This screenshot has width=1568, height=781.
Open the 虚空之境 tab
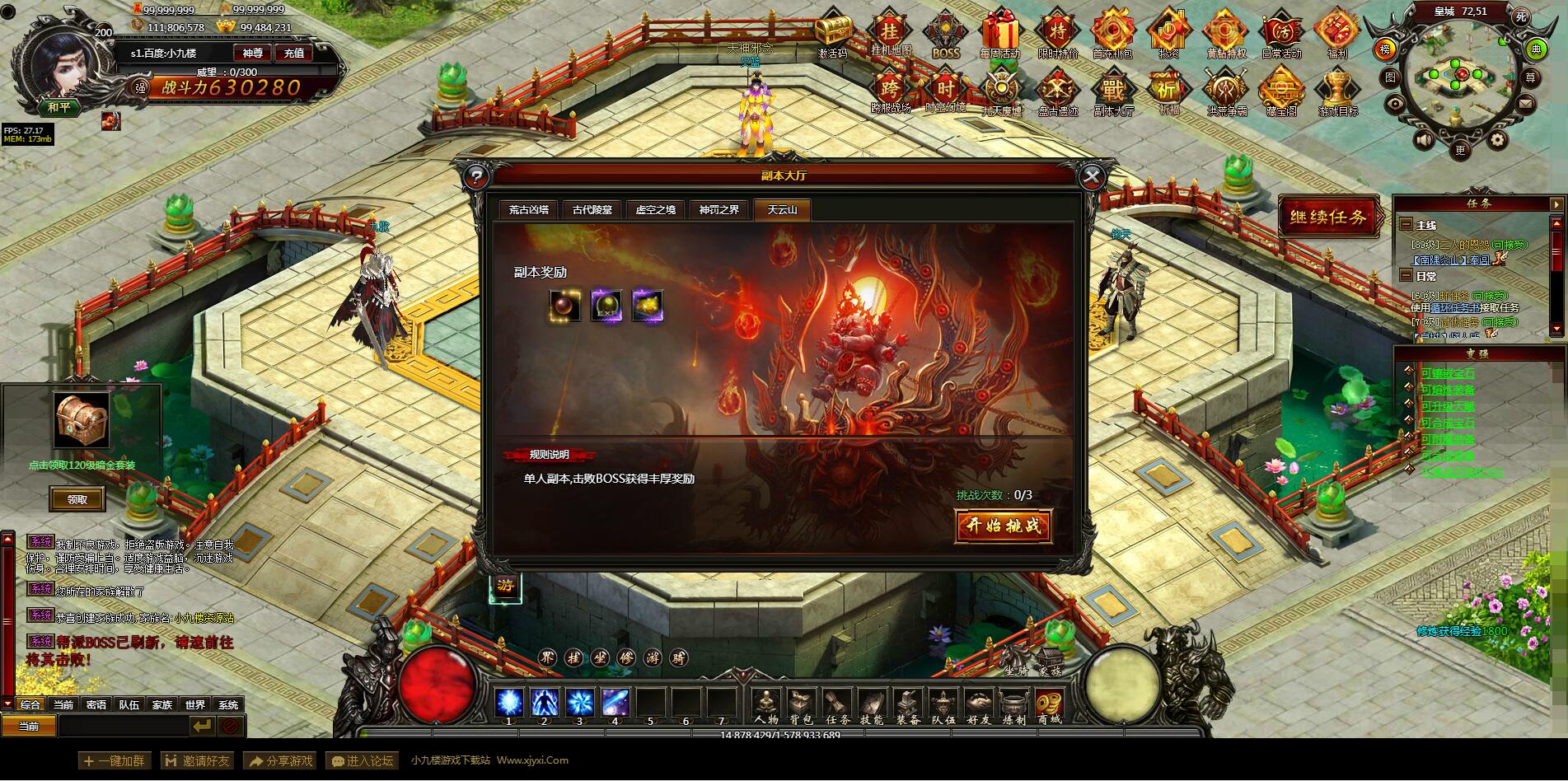(x=655, y=210)
